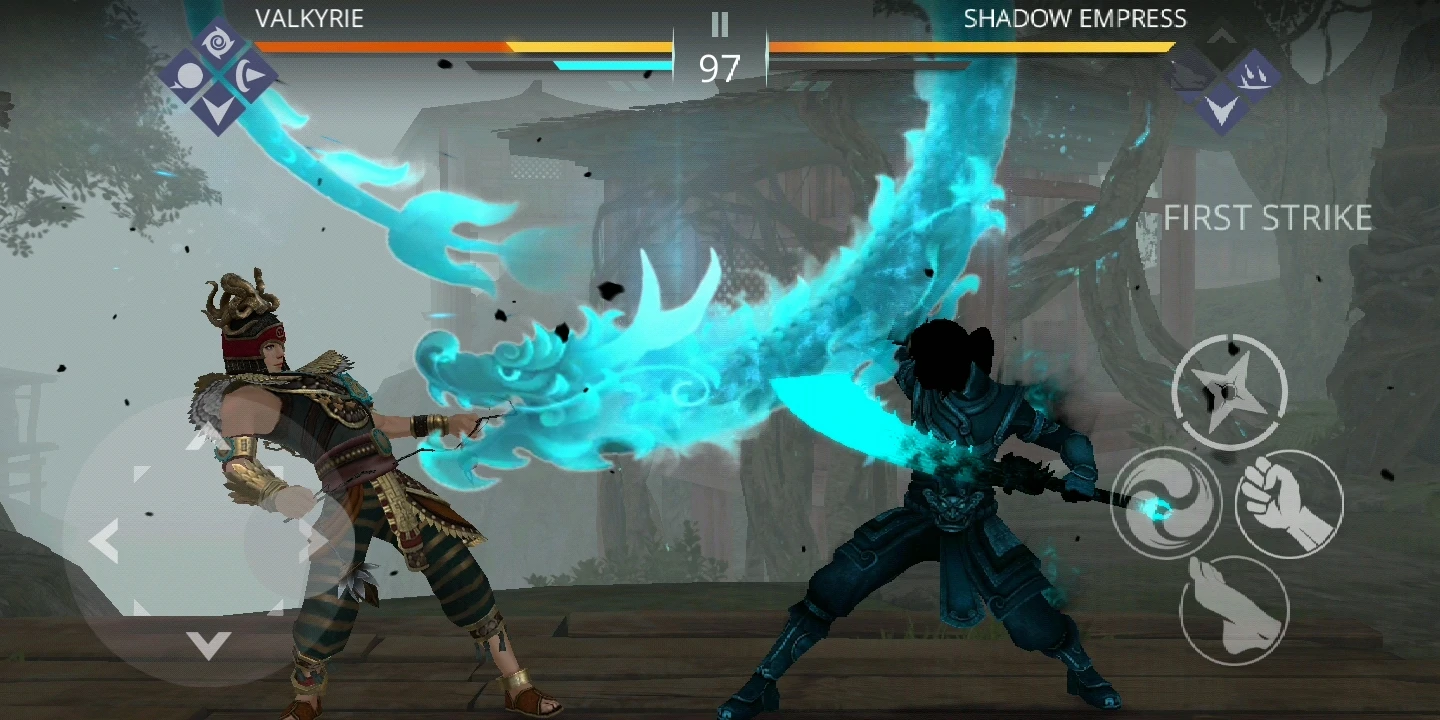Pause the fight with the pause icon
Viewport: 1440px width, 720px height.
point(719,25)
